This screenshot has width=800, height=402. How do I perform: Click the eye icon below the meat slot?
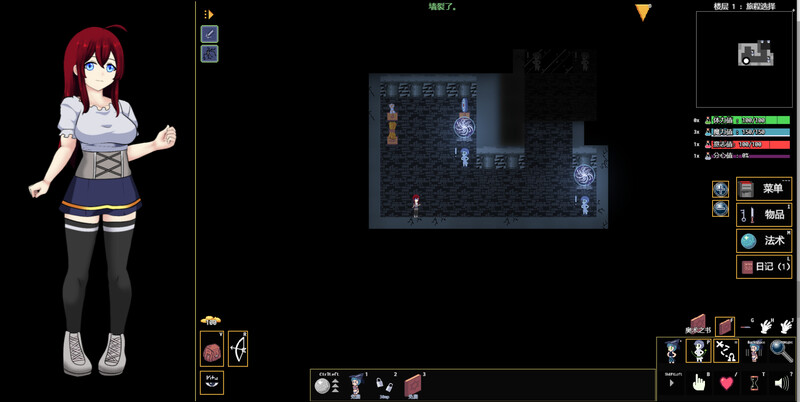click(x=212, y=381)
